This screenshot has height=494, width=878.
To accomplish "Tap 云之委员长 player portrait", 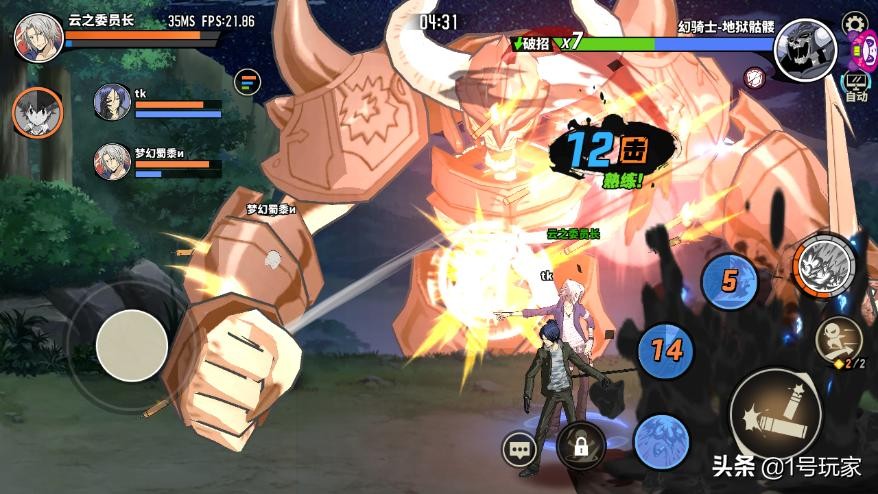I will pos(38,37).
